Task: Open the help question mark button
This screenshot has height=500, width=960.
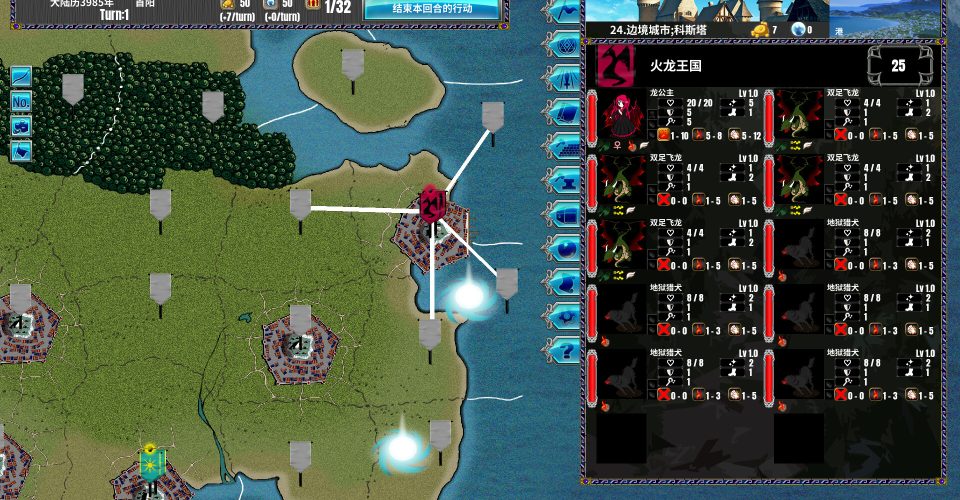Action: click(565, 350)
